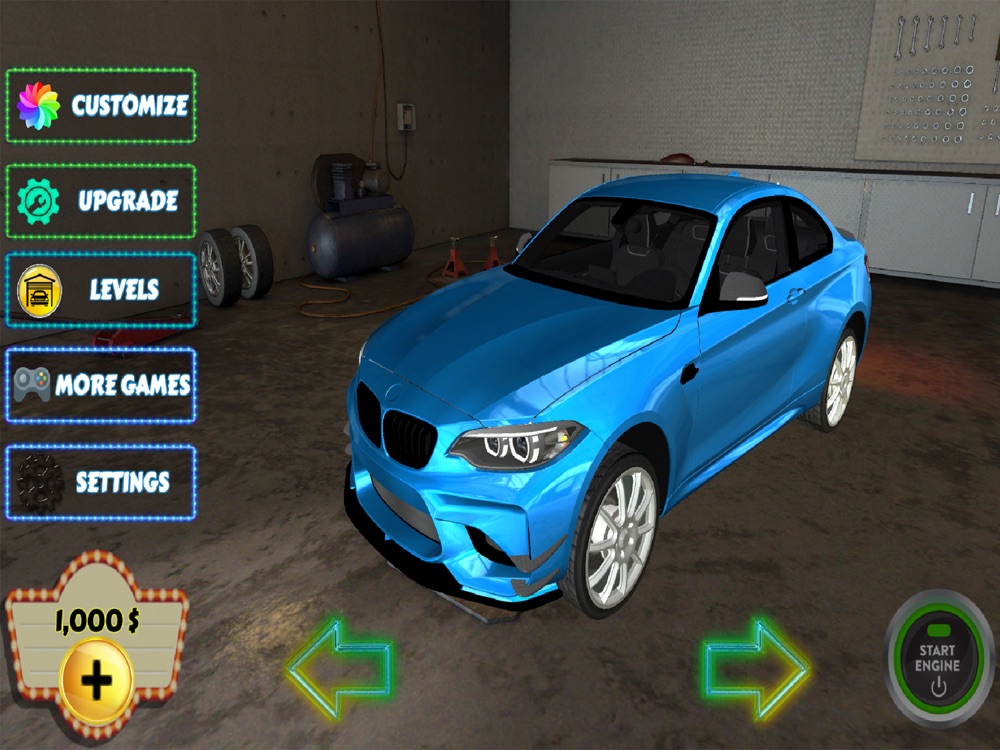The image size is (1000, 750).
Task: Show the previous car with left arrow
Action: coord(339,668)
